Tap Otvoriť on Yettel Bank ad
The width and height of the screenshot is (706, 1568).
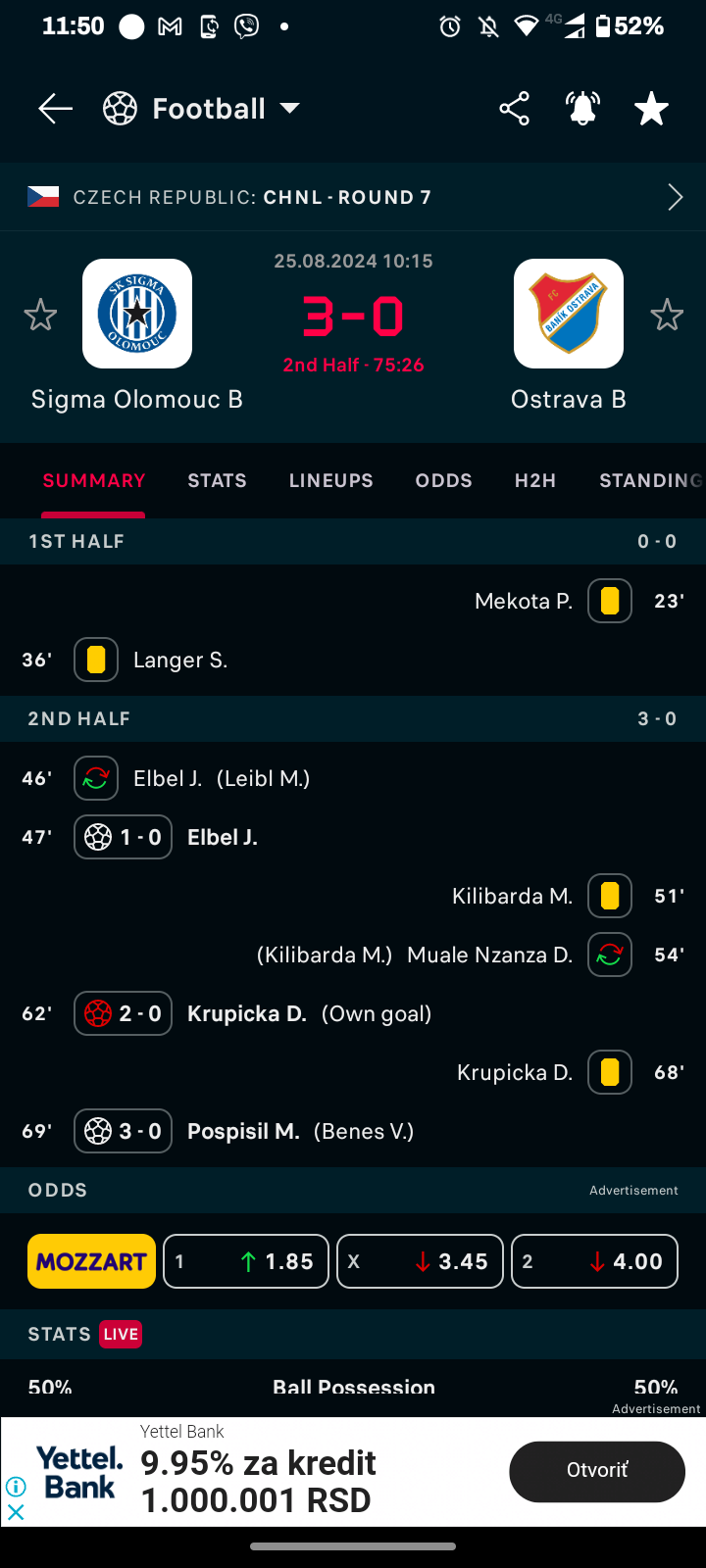pos(596,1471)
